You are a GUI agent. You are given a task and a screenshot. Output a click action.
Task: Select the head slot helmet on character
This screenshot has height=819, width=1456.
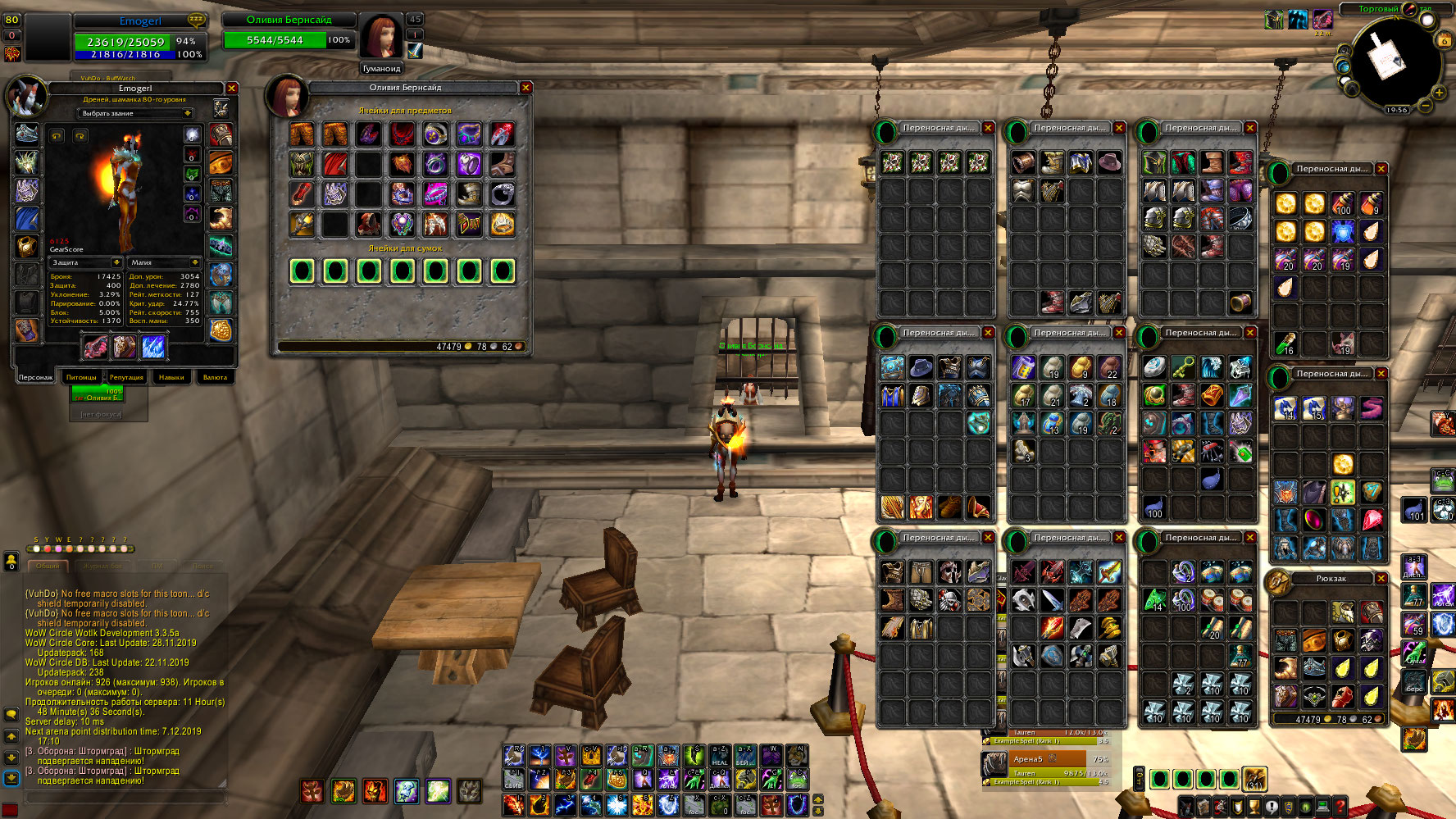click(x=27, y=134)
